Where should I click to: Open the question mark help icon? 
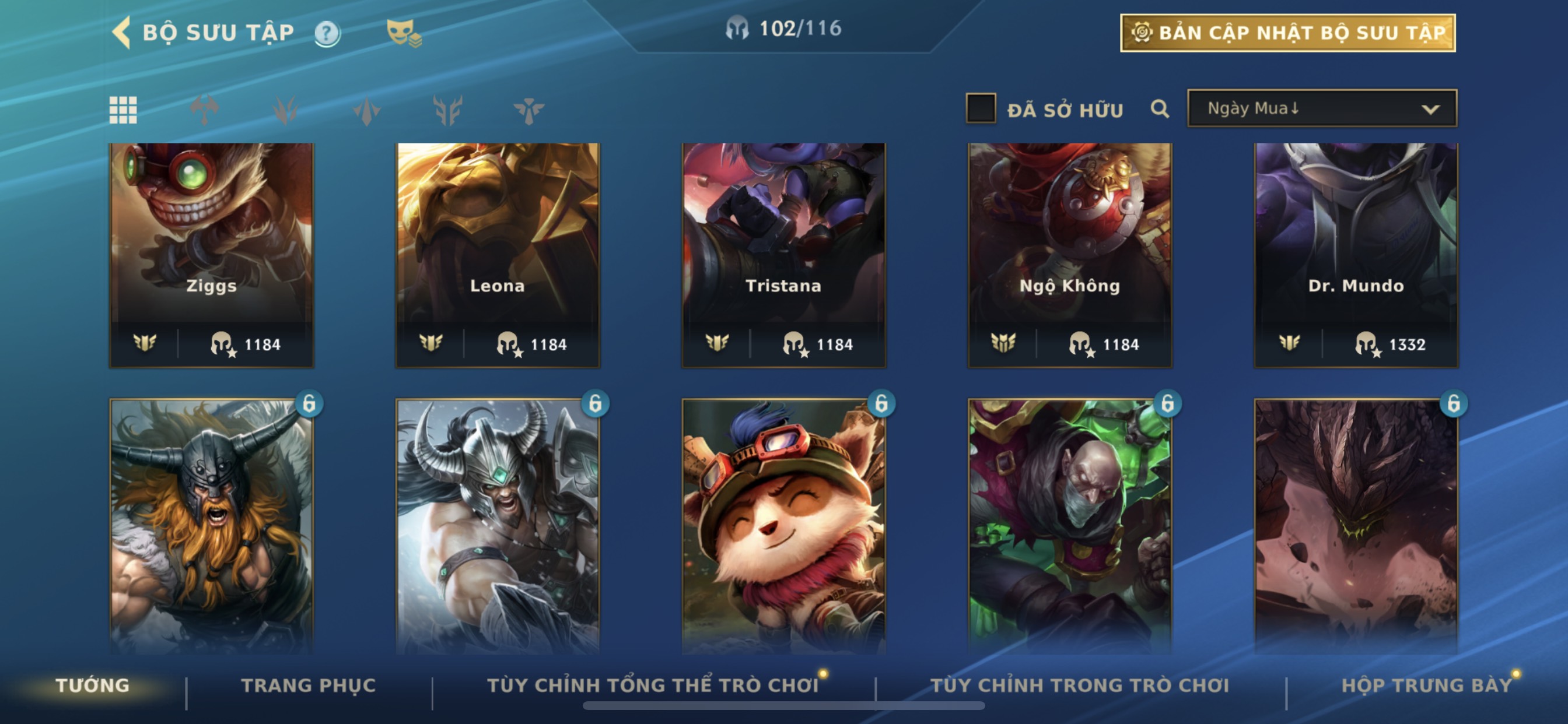327,33
